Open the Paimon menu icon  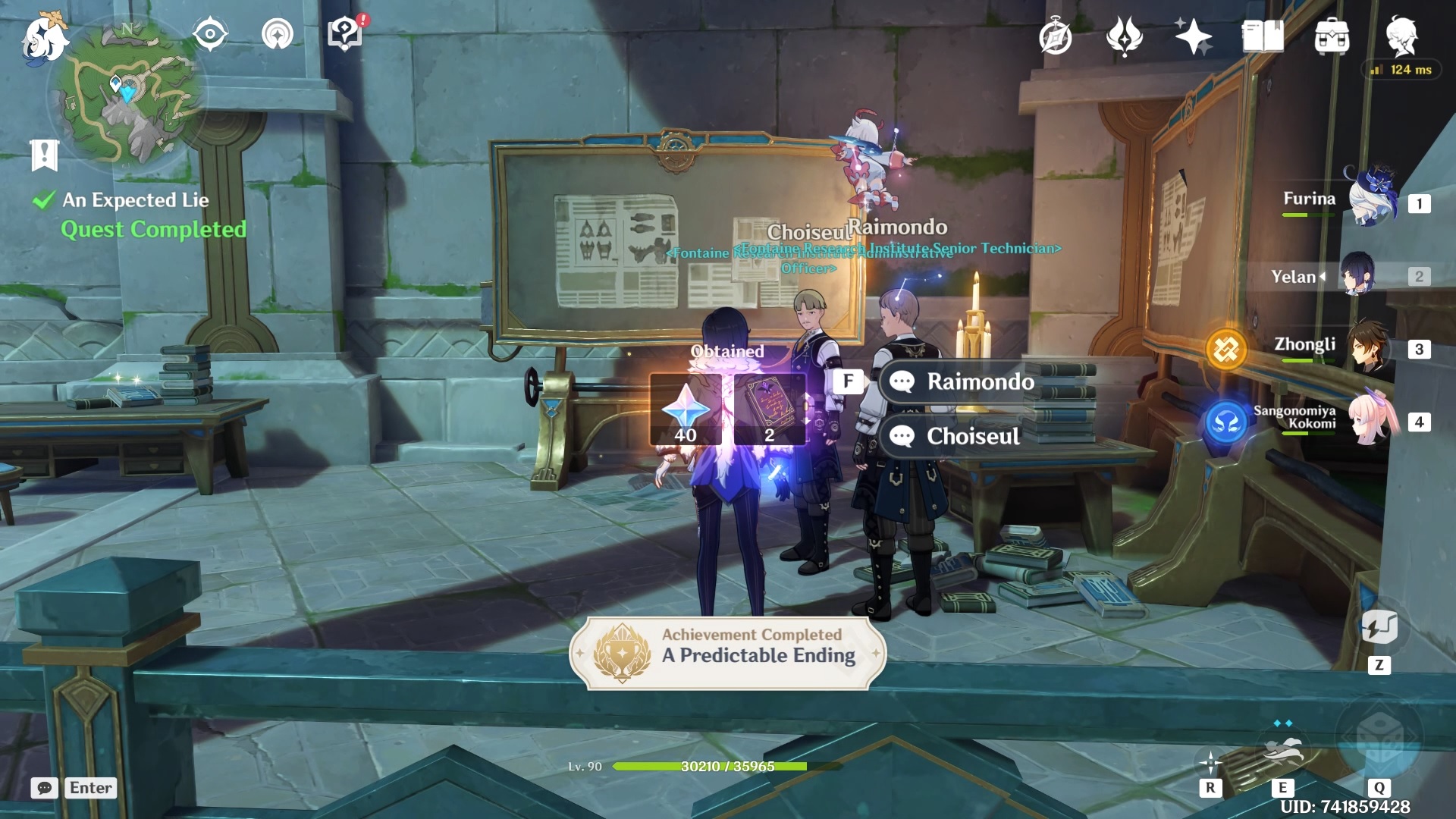click(x=44, y=38)
